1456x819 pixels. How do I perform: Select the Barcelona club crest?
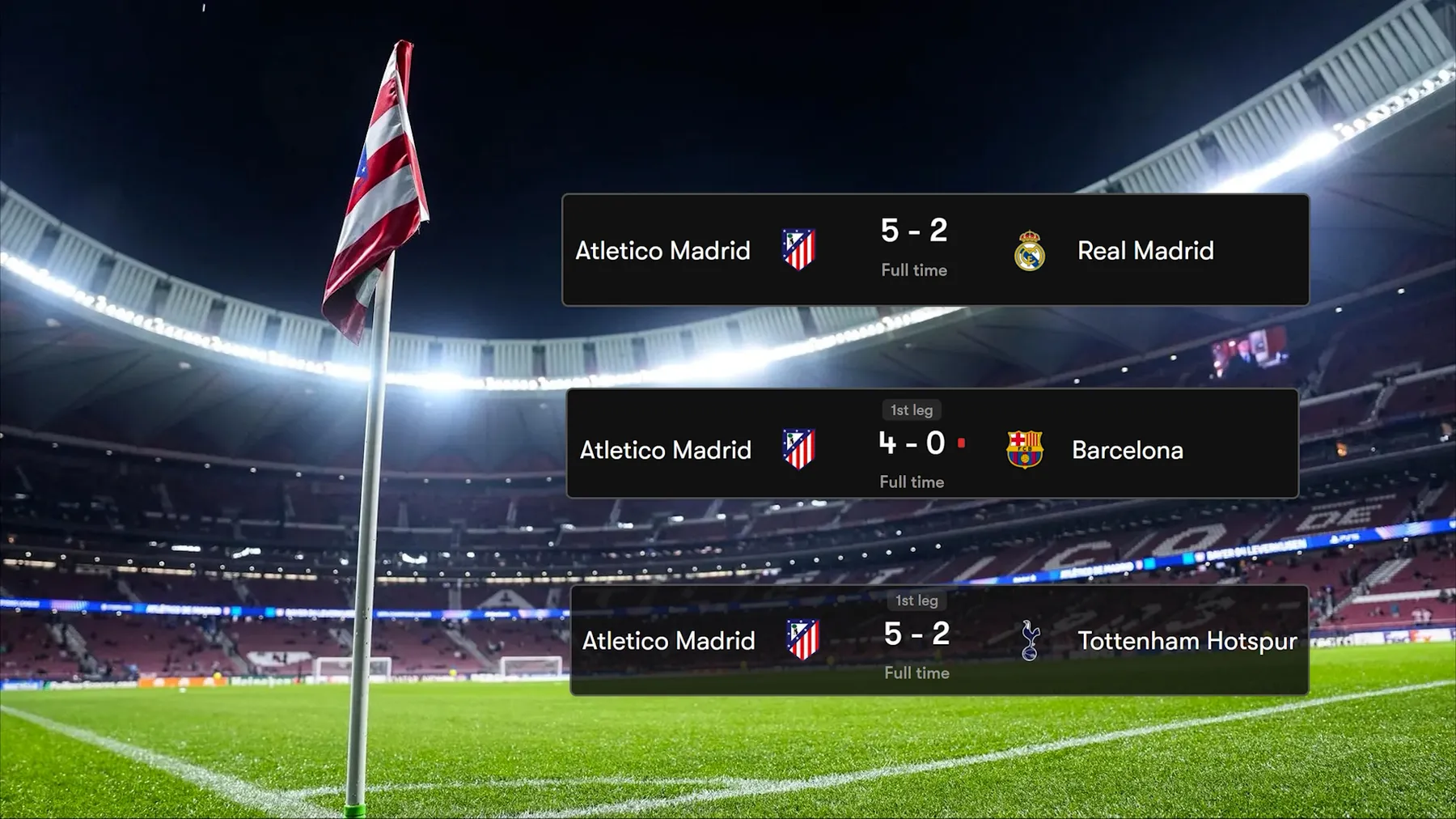tap(1024, 449)
